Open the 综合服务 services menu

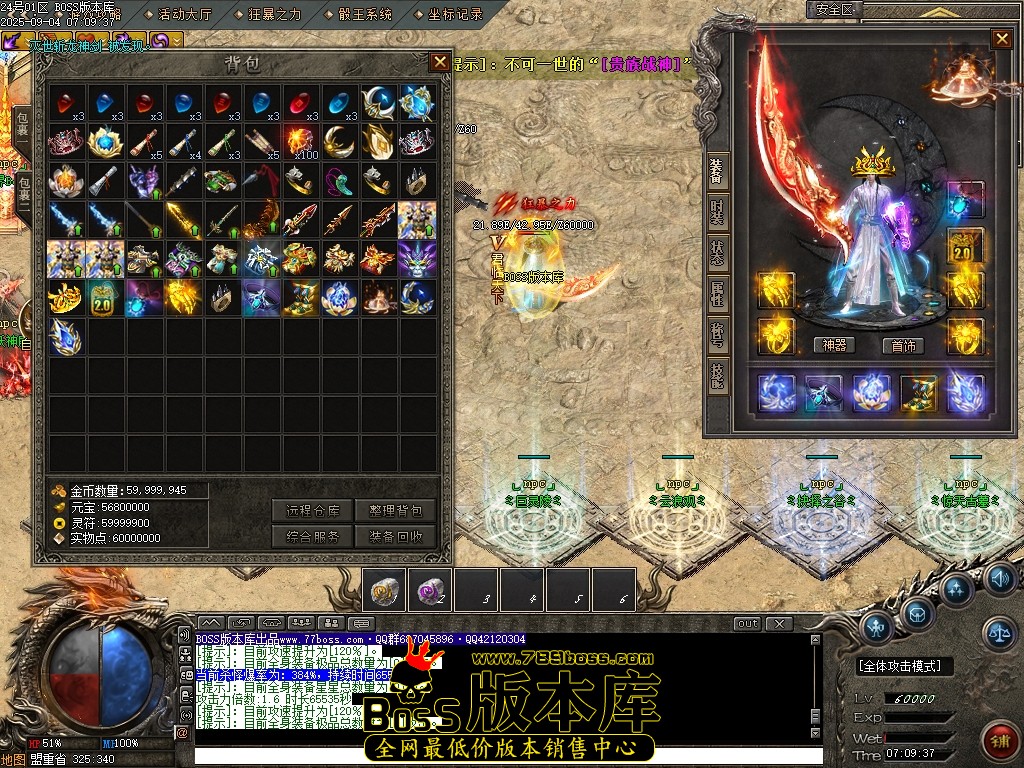pyautogui.click(x=312, y=536)
